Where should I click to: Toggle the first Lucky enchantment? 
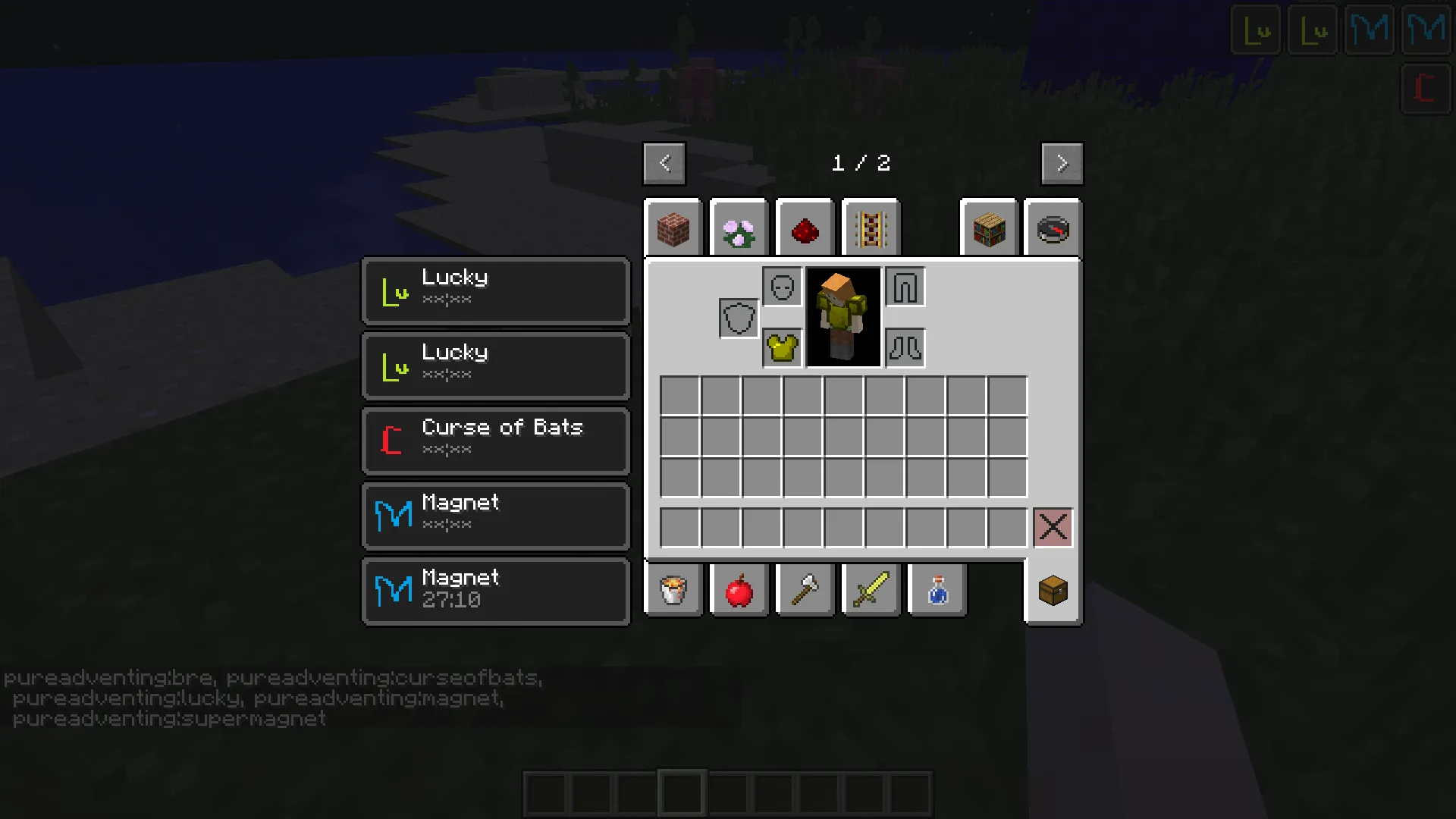point(495,290)
